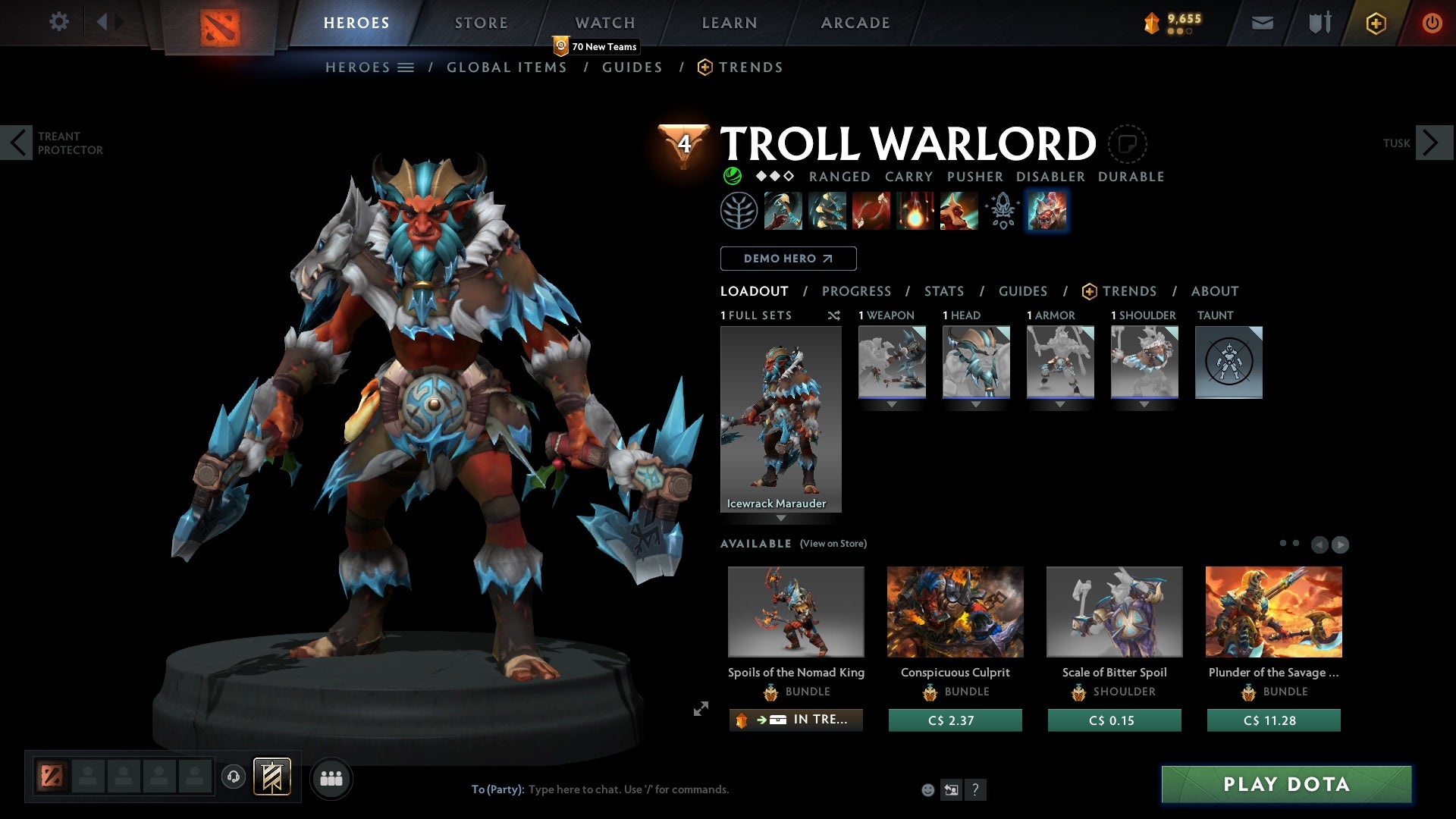This screenshot has height=819, width=1456.
Task: Click the Battle Pass shield icon in party bar
Action: (x=273, y=777)
